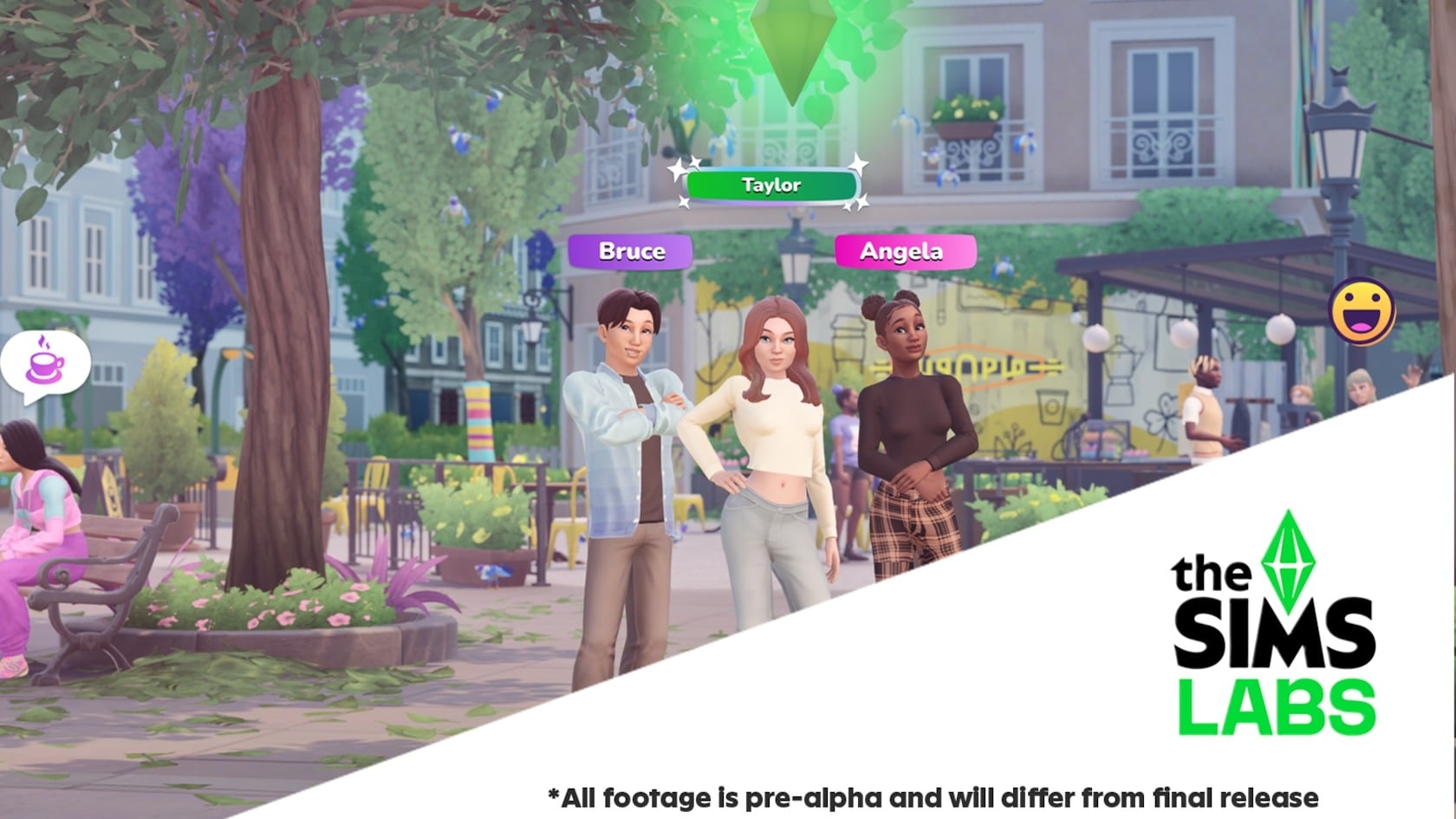The width and height of the screenshot is (1456, 819).
Task: Click the coffee cup speech bubble icon
Action: (45, 364)
